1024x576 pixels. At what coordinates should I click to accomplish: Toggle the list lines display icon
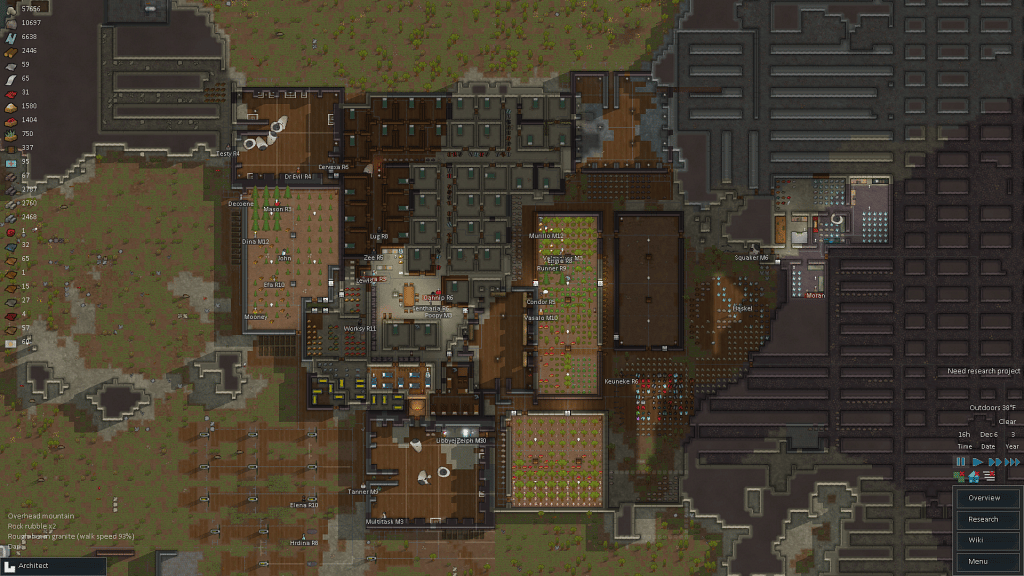tap(989, 478)
